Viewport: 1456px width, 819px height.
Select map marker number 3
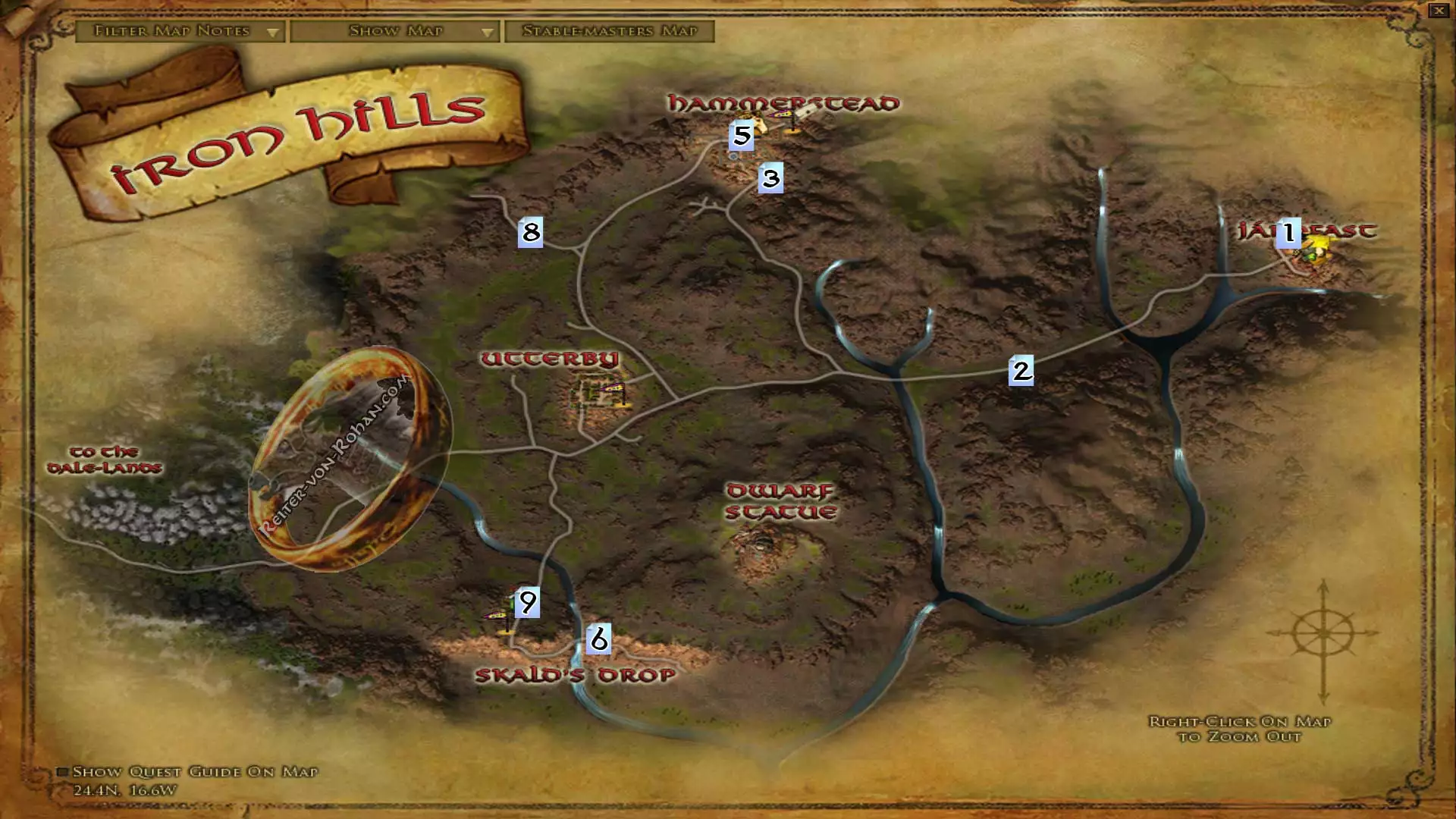[770, 178]
